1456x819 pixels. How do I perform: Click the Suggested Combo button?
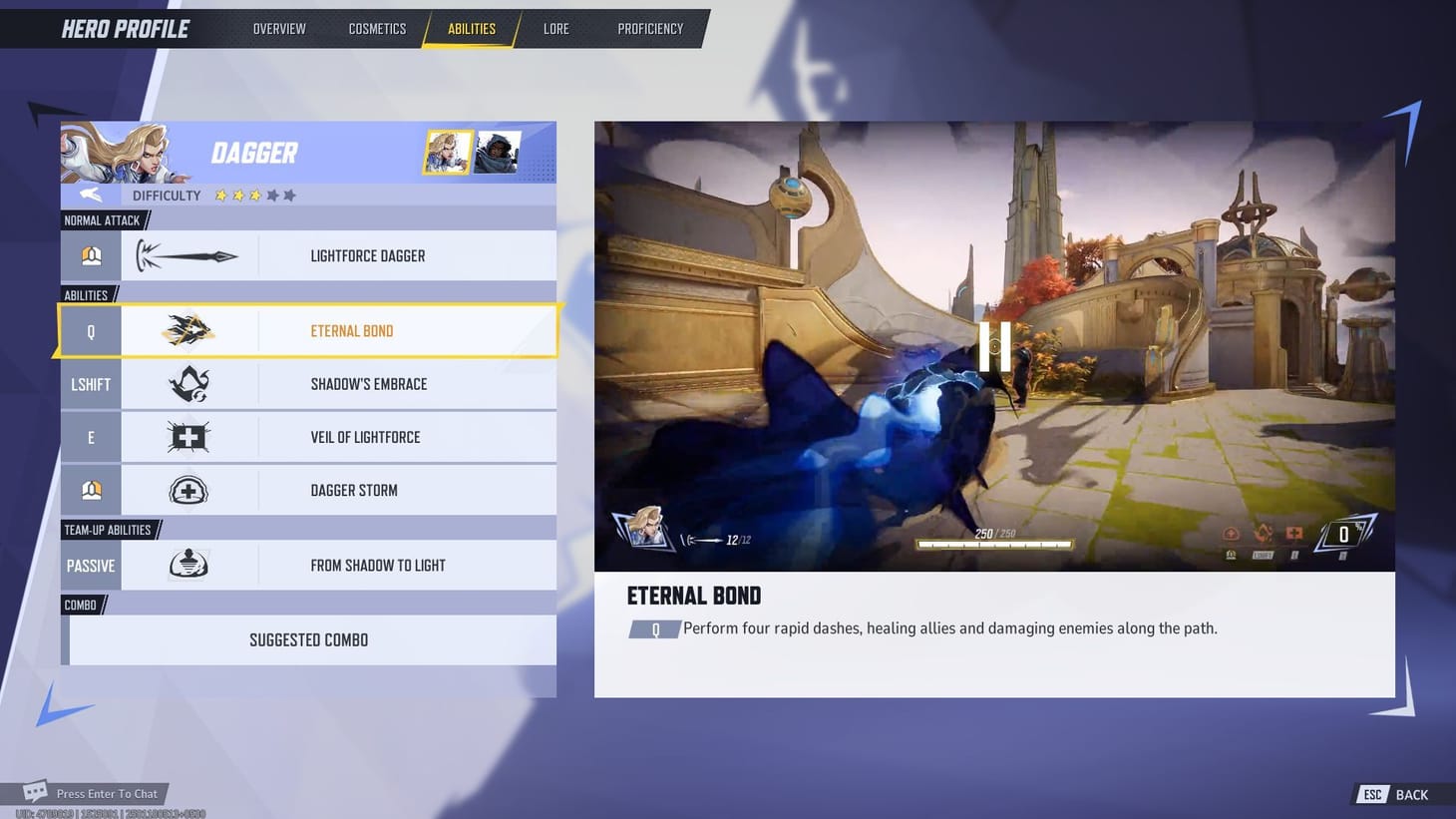pos(308,639)
